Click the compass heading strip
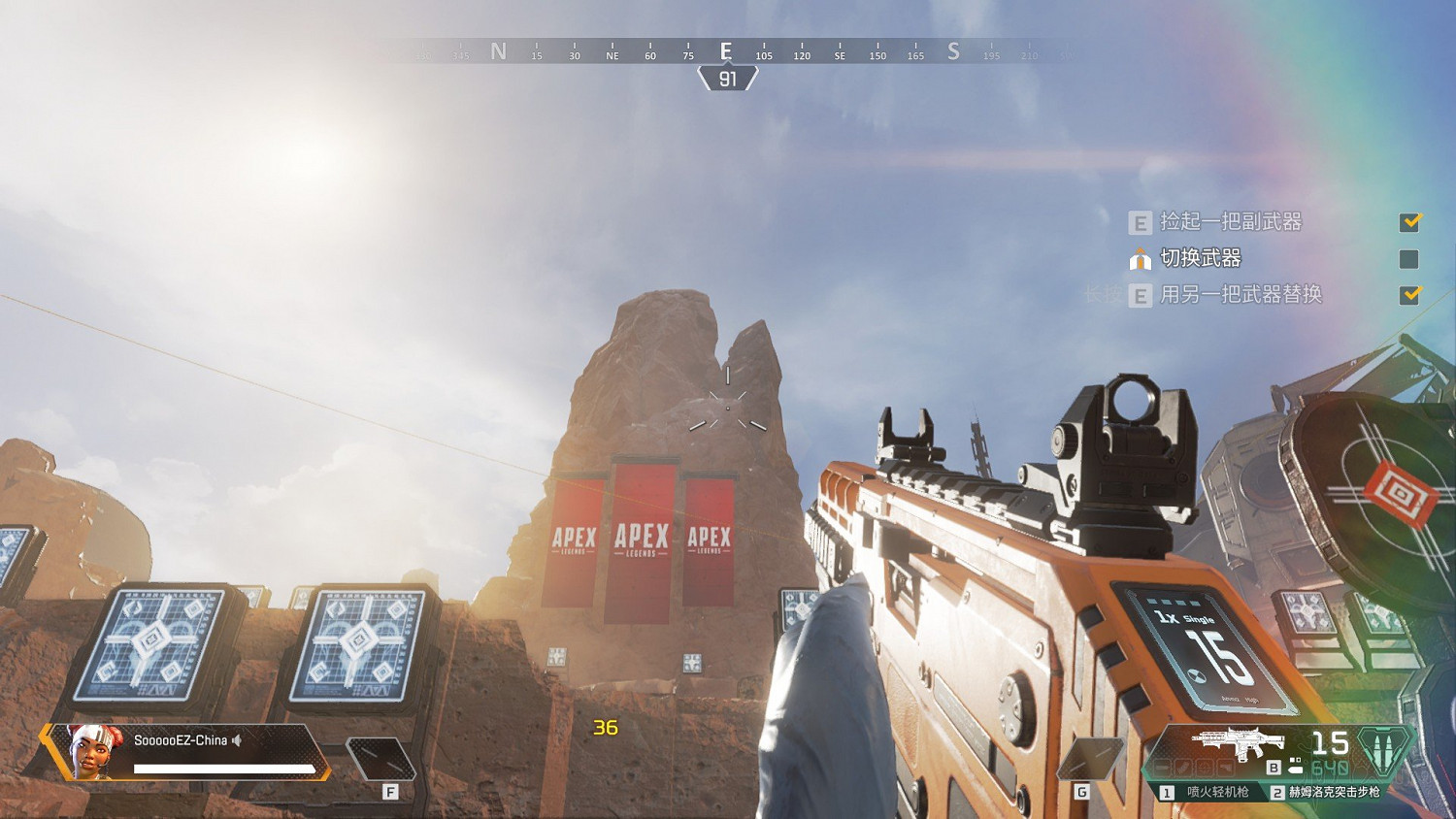Image resolution: width=1456 pixels, height=819 pixels. coord(726,52)
